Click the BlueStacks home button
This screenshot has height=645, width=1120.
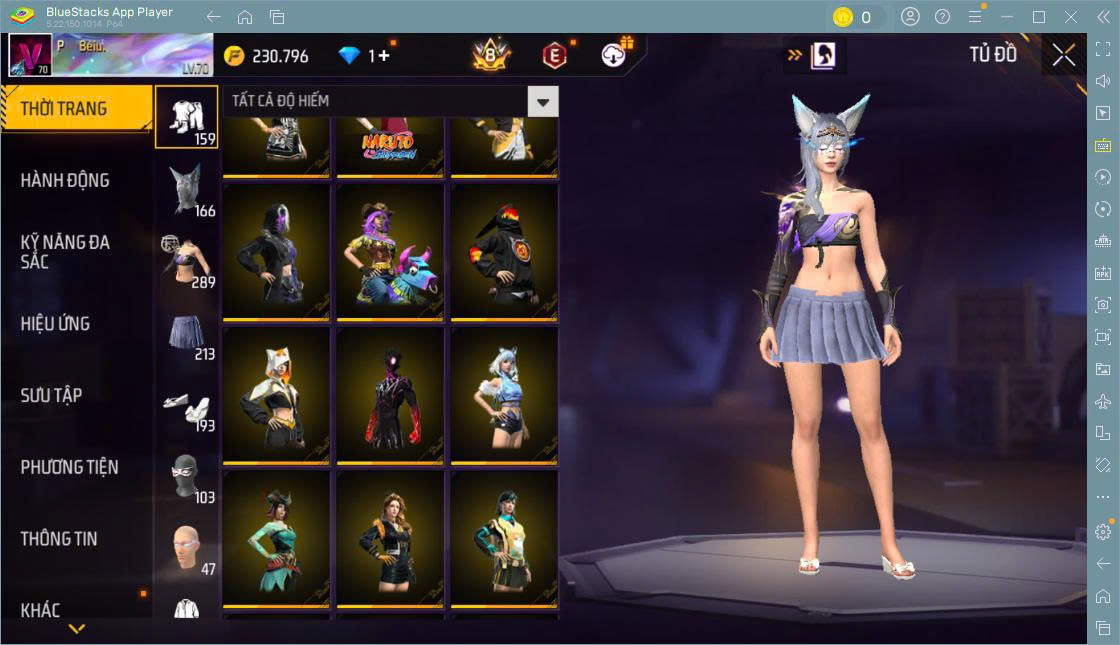(x=245, y=17)
